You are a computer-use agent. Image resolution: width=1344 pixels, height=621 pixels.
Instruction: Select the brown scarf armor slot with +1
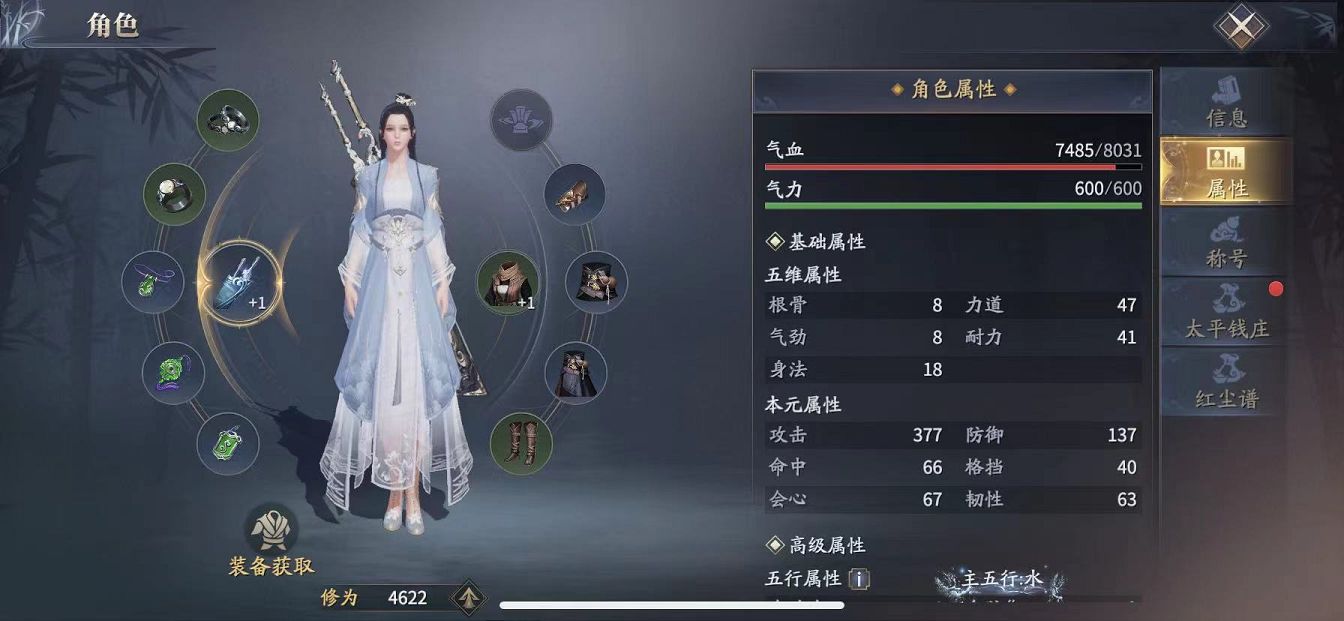pyautogui.click(x=507, y=282)
